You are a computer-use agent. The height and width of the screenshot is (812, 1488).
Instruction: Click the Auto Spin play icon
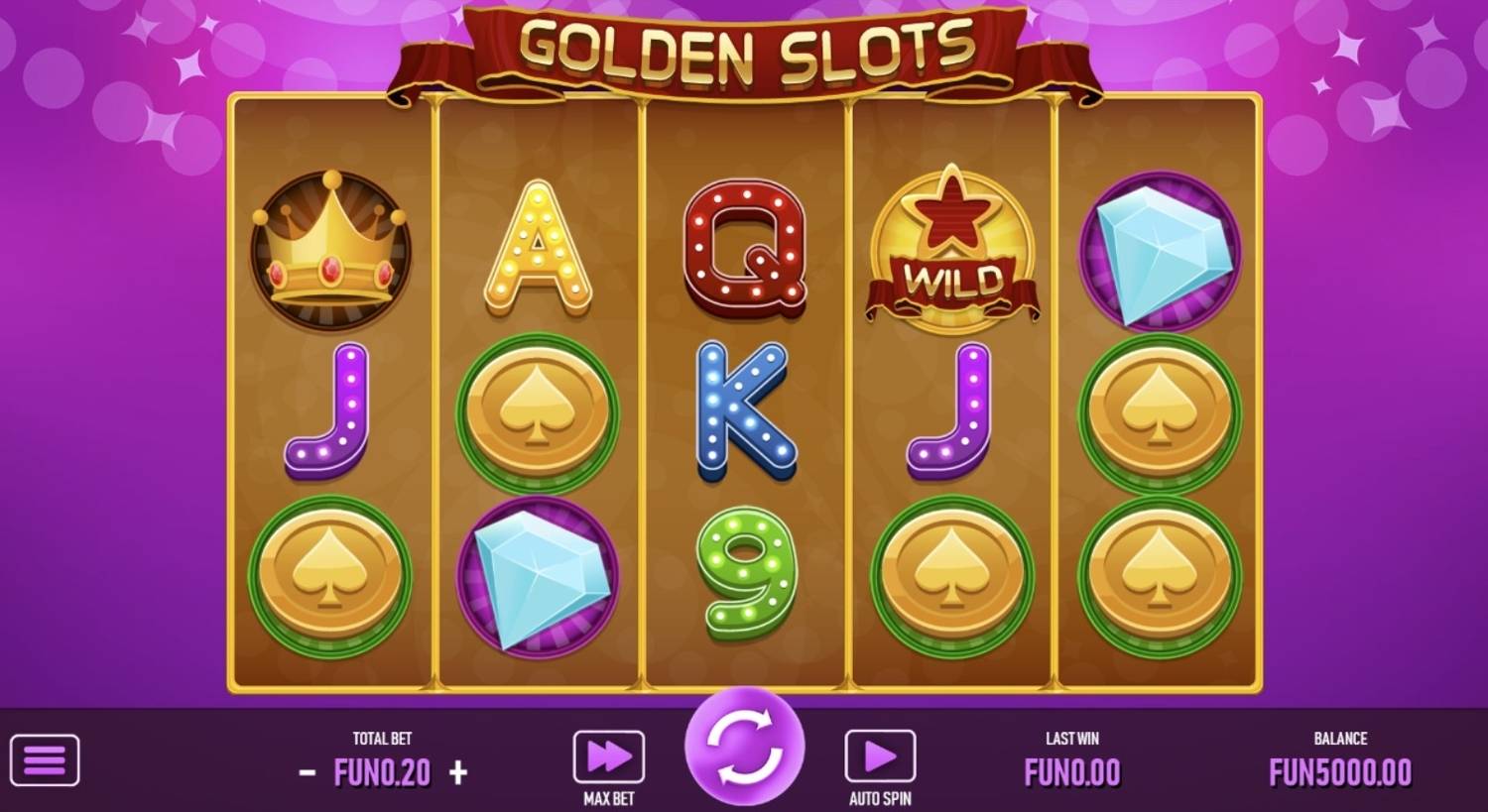(x=881, y=755)
